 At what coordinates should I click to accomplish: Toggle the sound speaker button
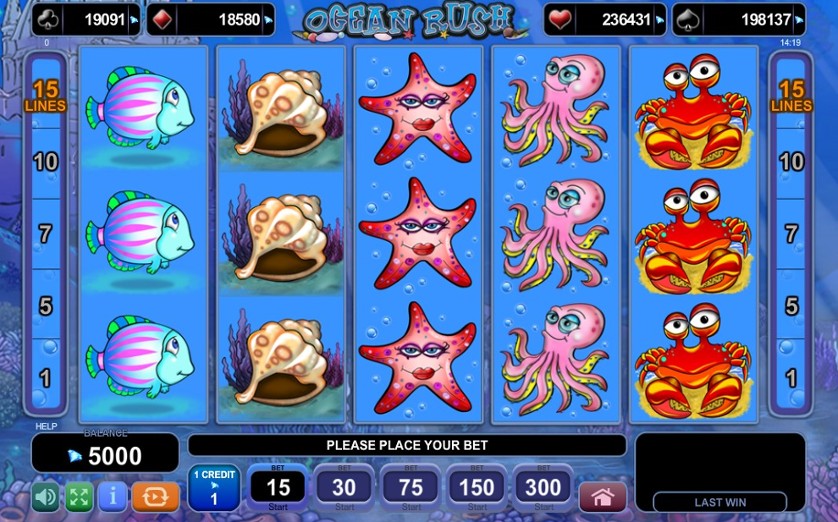[x=45, y=497]
